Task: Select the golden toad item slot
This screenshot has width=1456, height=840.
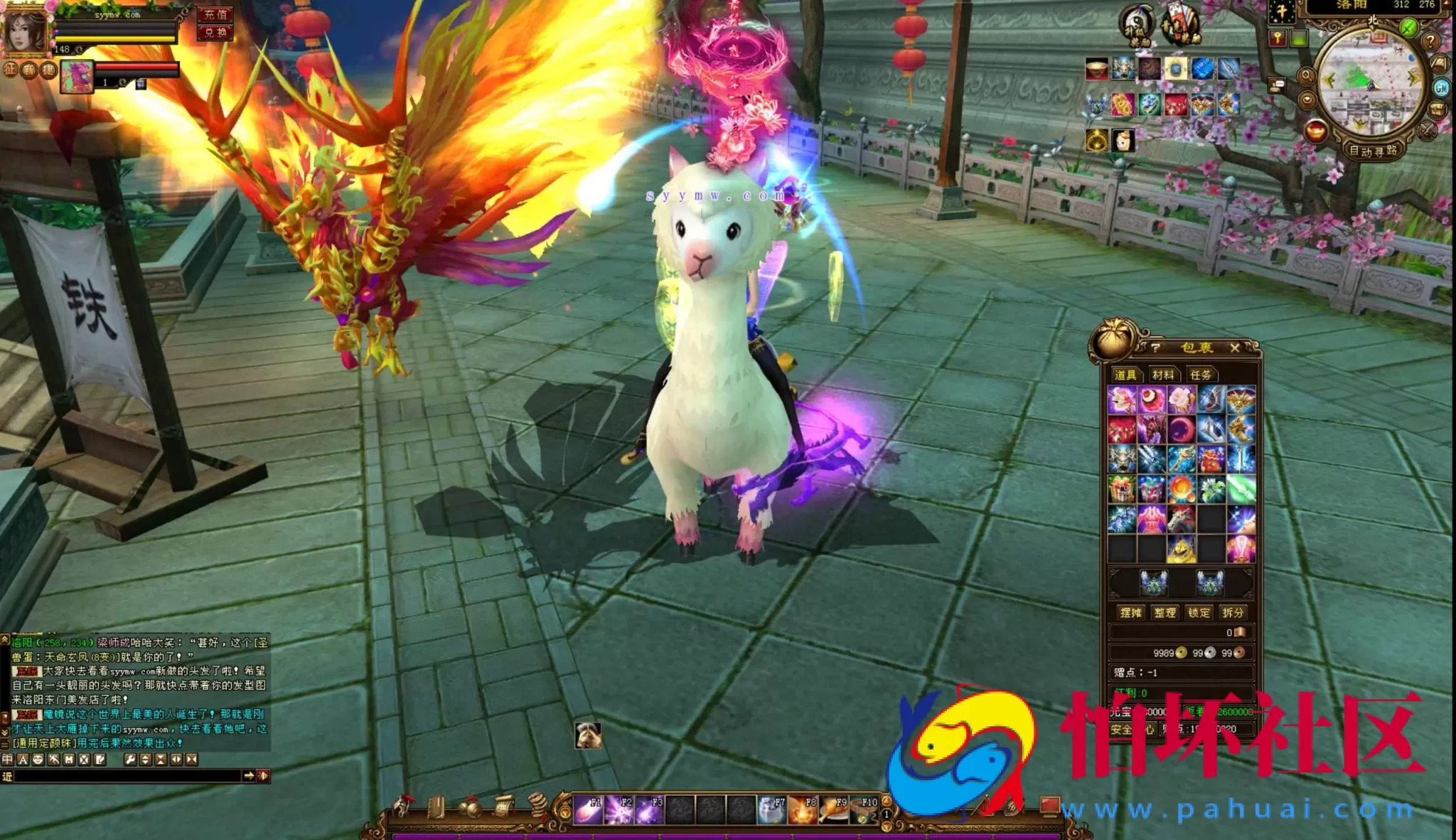Action: tap(1182, 549)
